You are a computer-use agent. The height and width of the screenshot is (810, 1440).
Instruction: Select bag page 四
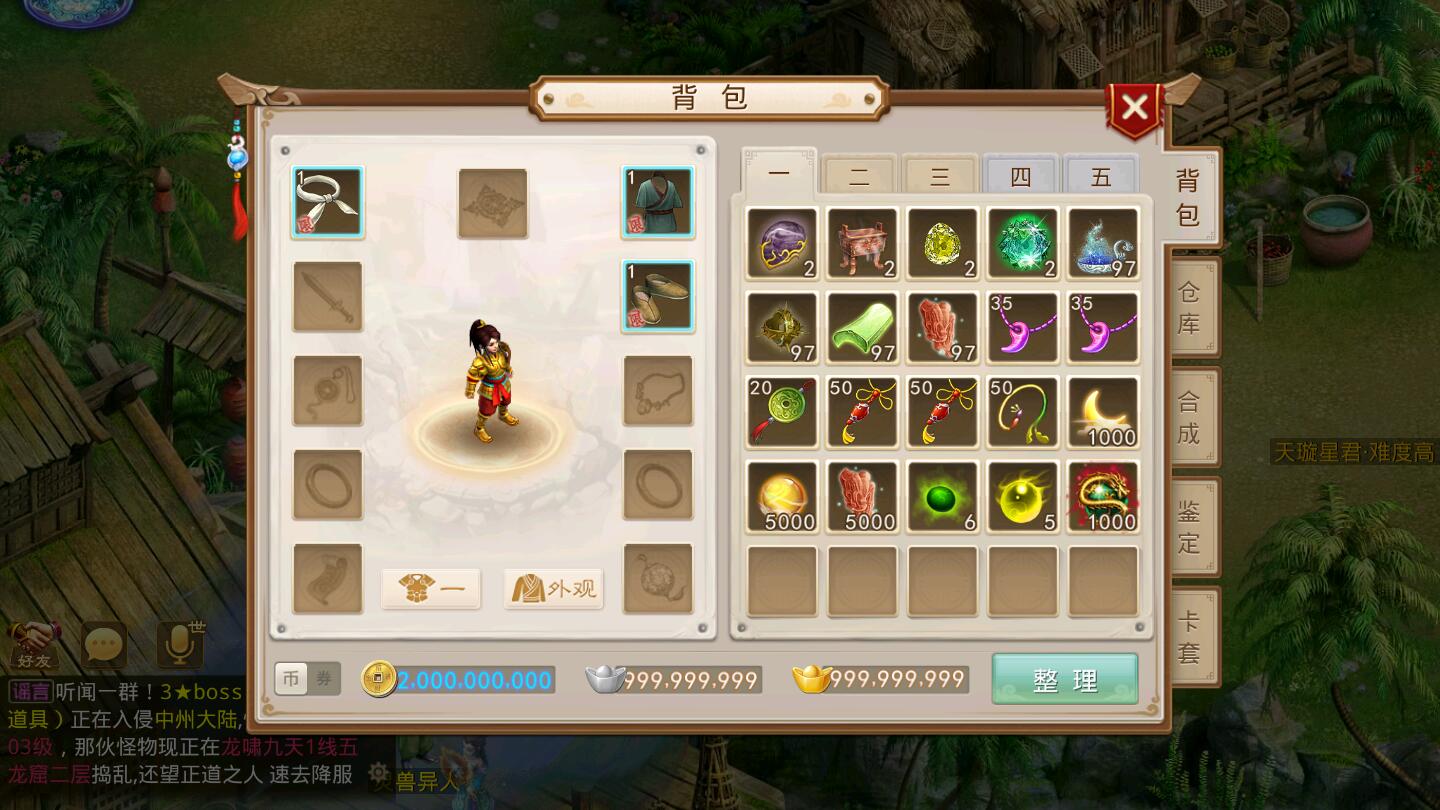pyautogui.click(x=1020, y=177)
